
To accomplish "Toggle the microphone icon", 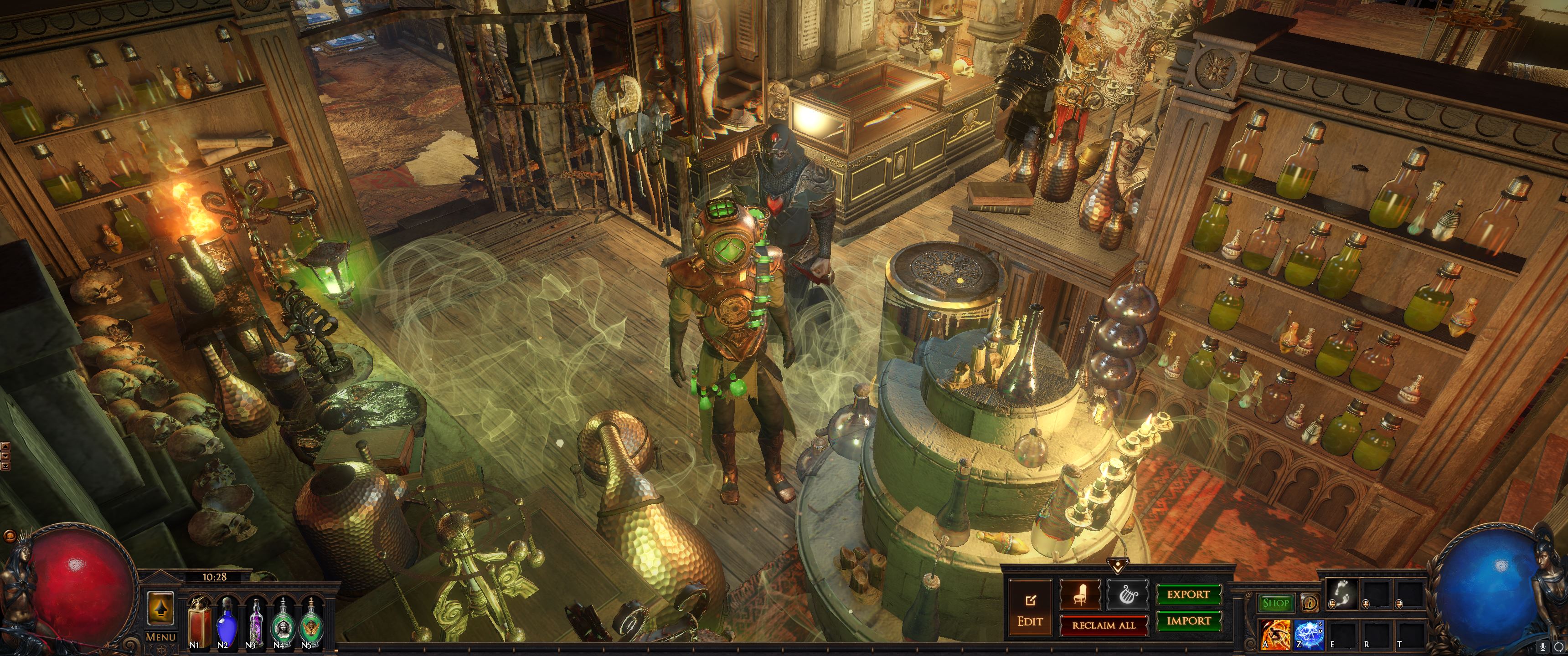I will tap(1542, 646).
